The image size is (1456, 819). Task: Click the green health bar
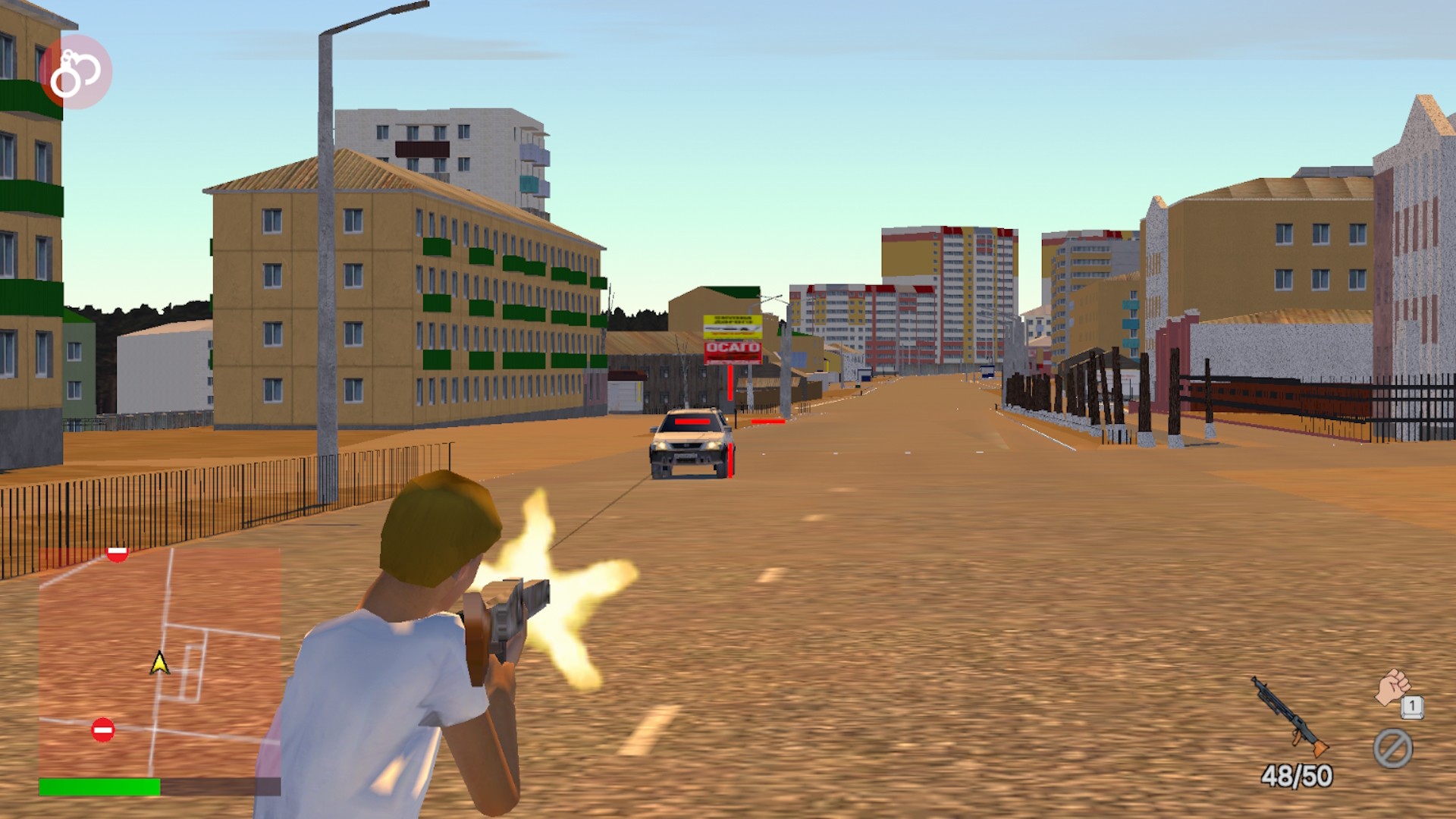[x=99, y=786]
